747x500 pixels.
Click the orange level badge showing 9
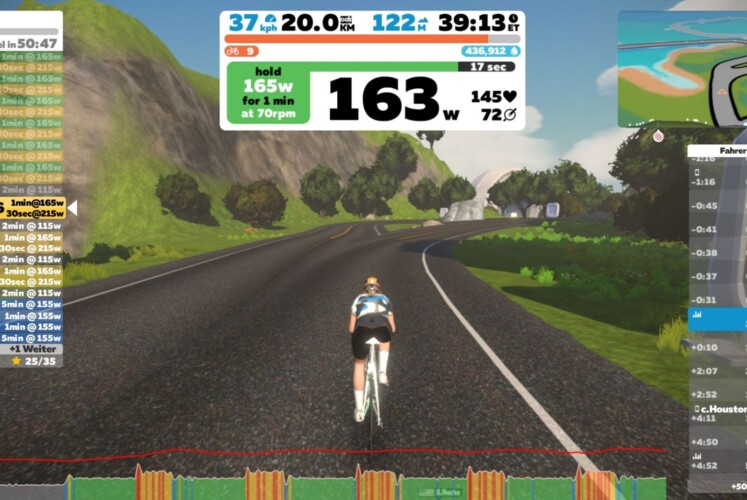click(241, 51)
